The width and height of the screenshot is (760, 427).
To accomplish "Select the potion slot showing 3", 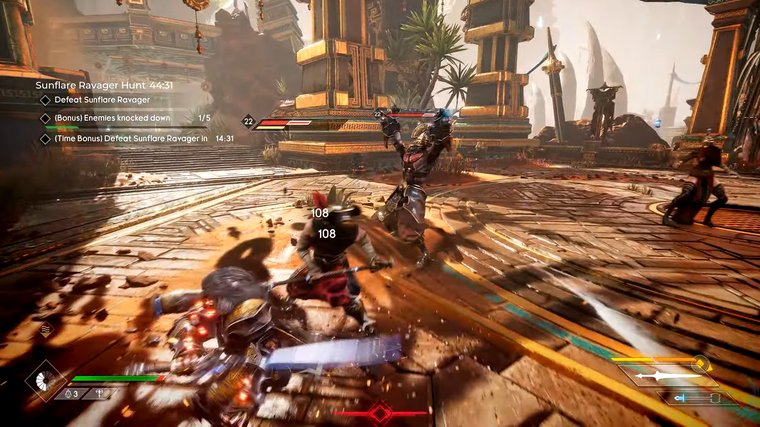I will pyautogui.click(x=71, y=393).
